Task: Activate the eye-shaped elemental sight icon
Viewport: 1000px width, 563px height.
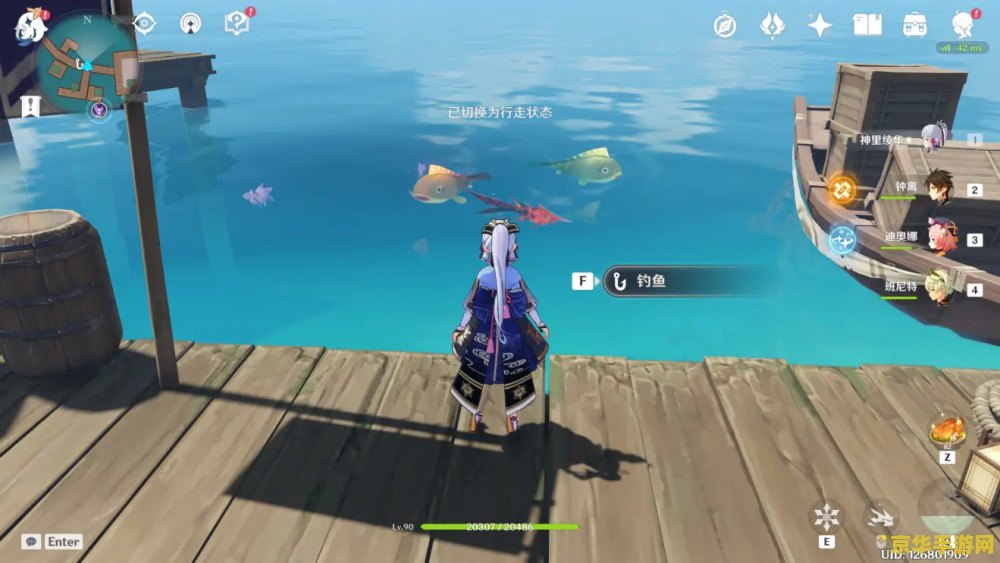Action: (144, 23)
